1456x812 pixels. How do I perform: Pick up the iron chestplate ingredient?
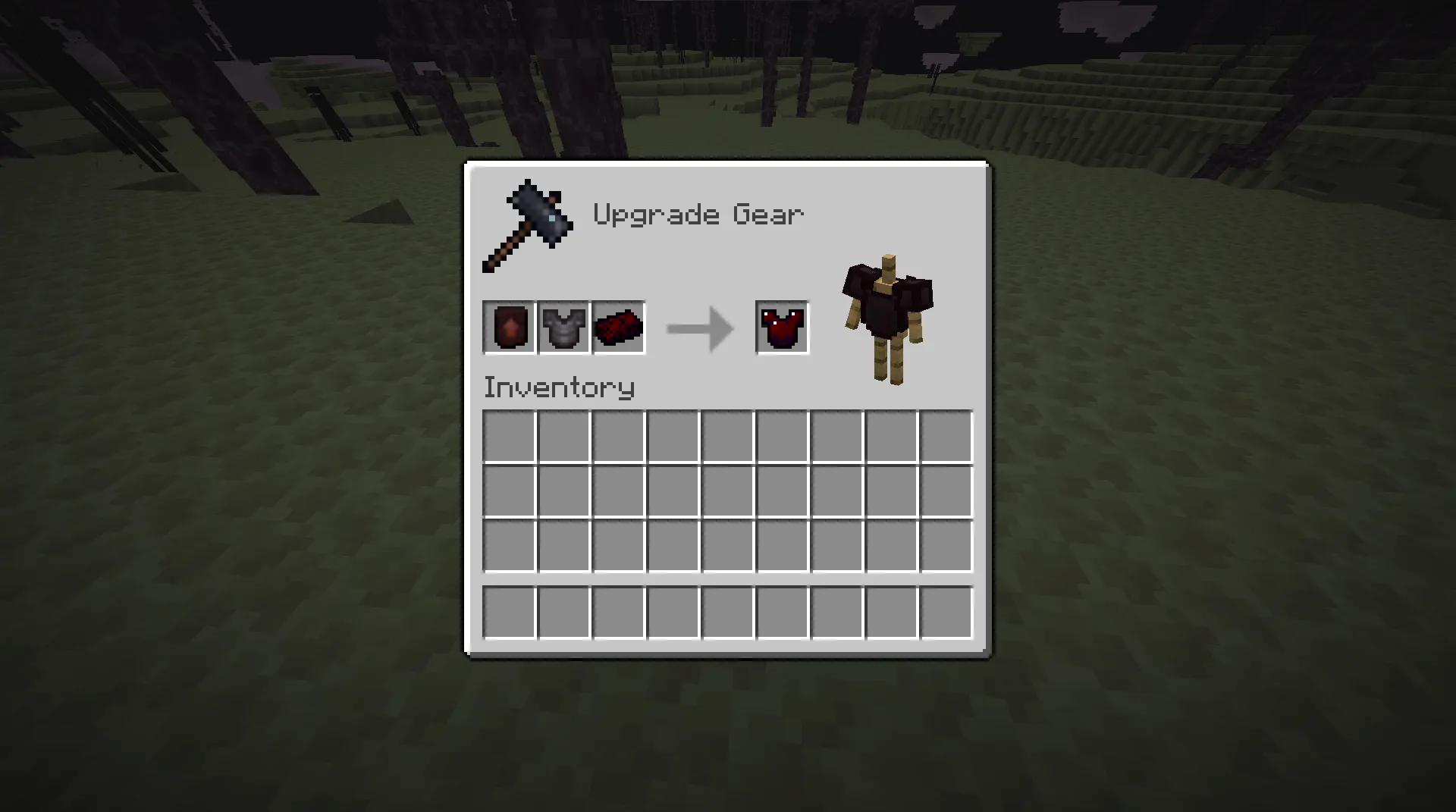coord(563,328)
